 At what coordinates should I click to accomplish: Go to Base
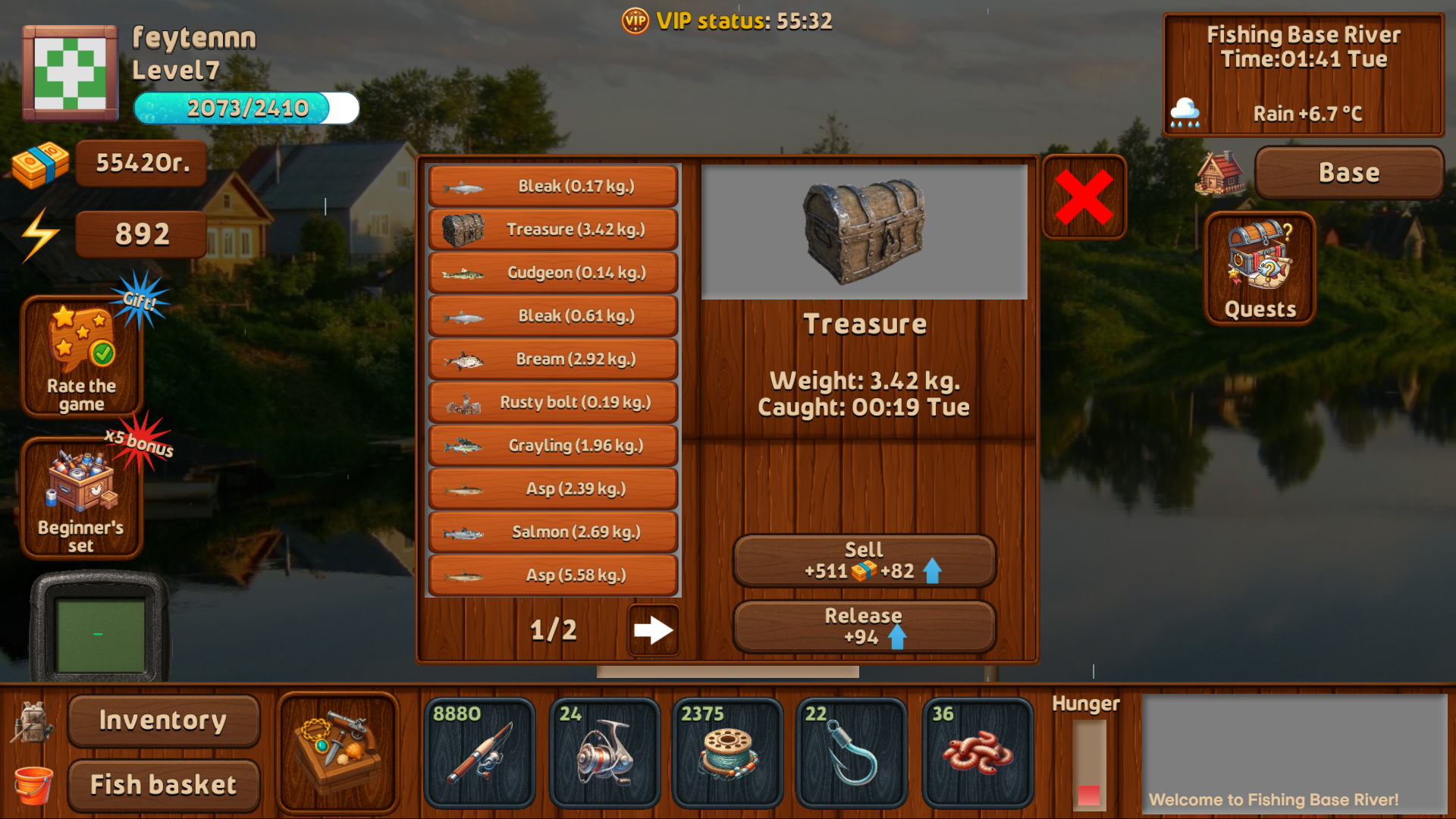click(1349, 172)
